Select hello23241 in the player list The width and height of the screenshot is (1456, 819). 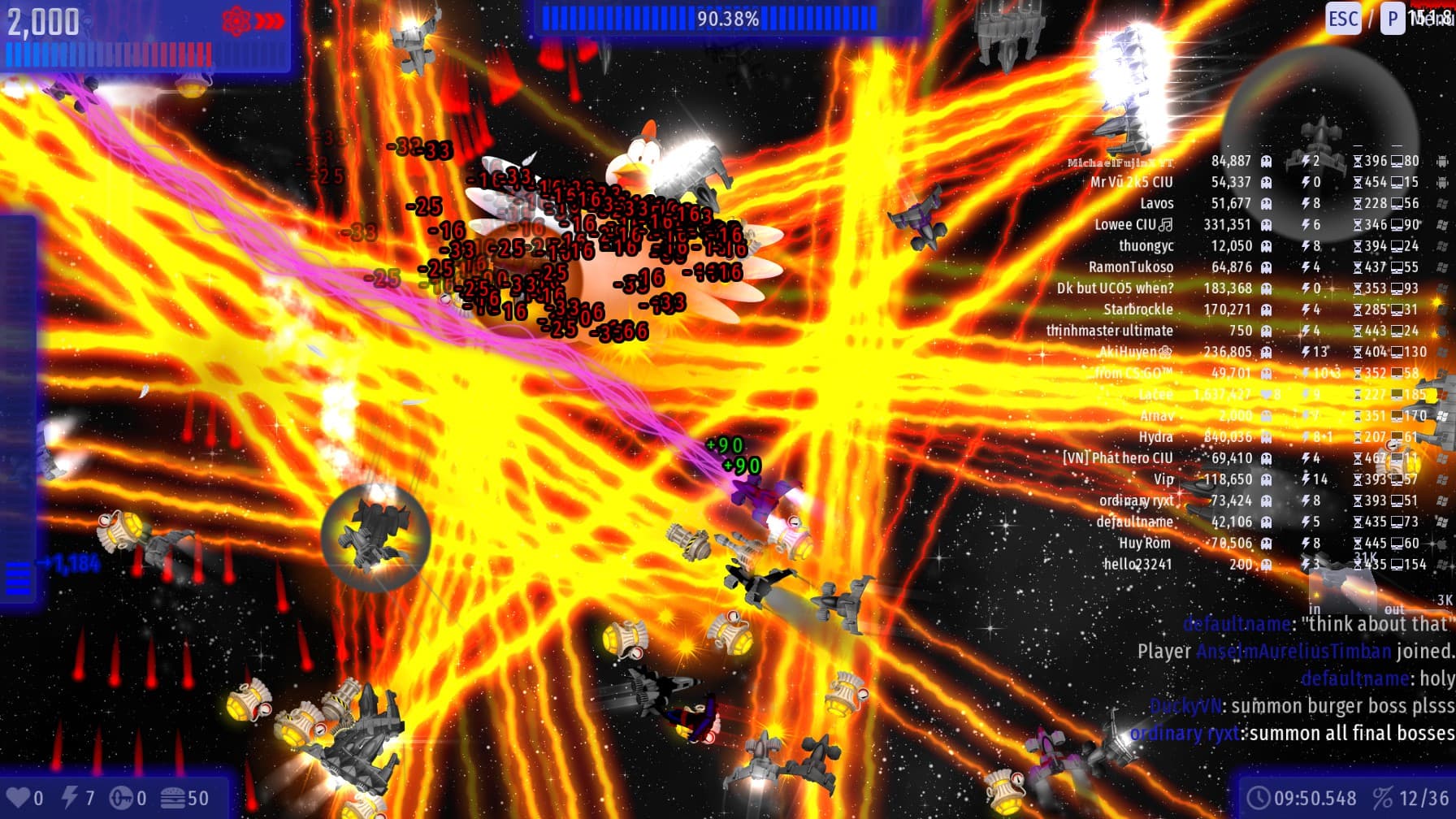[x=1137, y=564]
